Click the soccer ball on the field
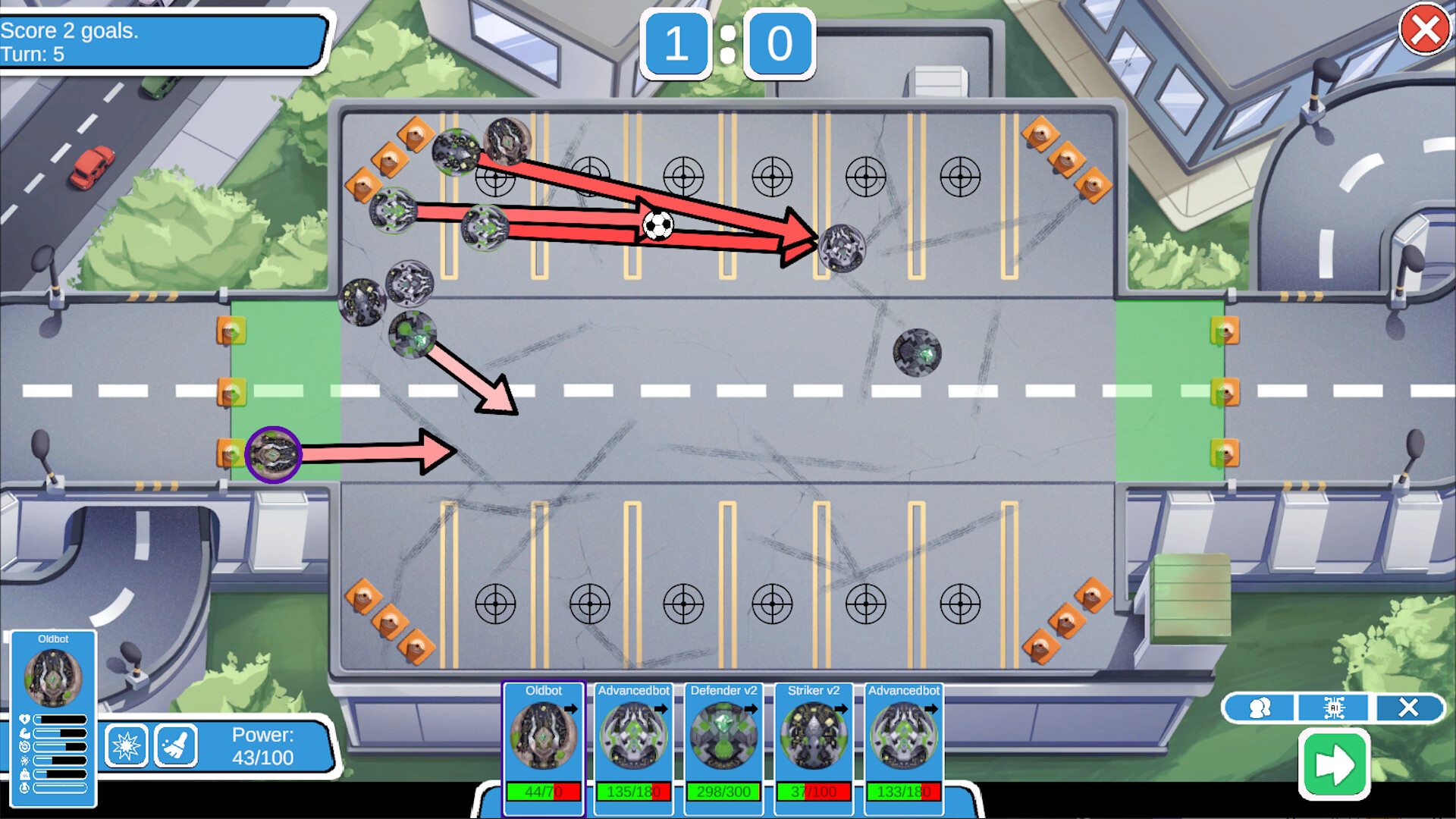This screenshot has height=819, width=1456. click(x=658, y=225)
